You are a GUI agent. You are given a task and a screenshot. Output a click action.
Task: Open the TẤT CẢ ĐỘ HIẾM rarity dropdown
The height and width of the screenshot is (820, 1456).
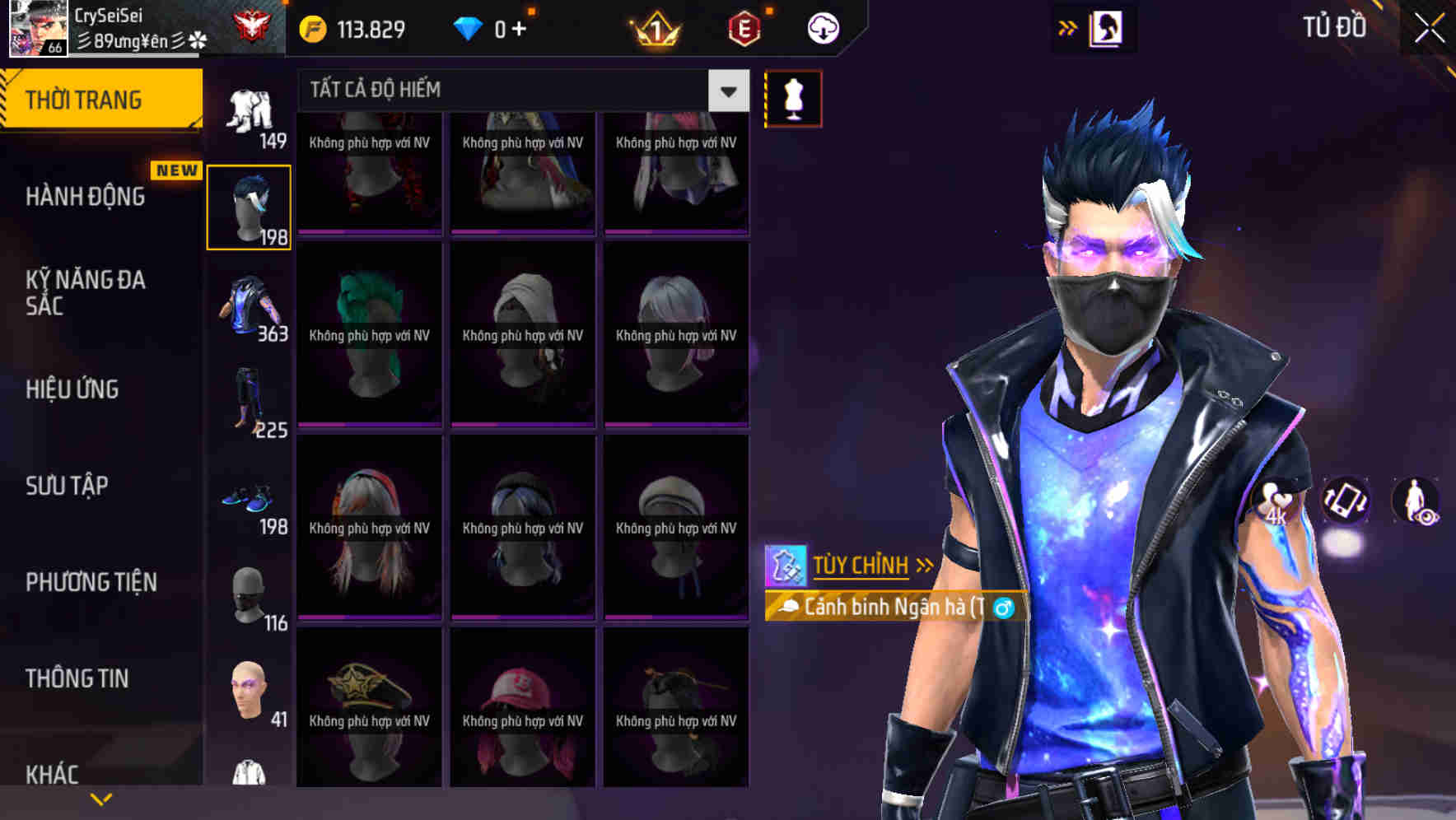click(519, 91)
